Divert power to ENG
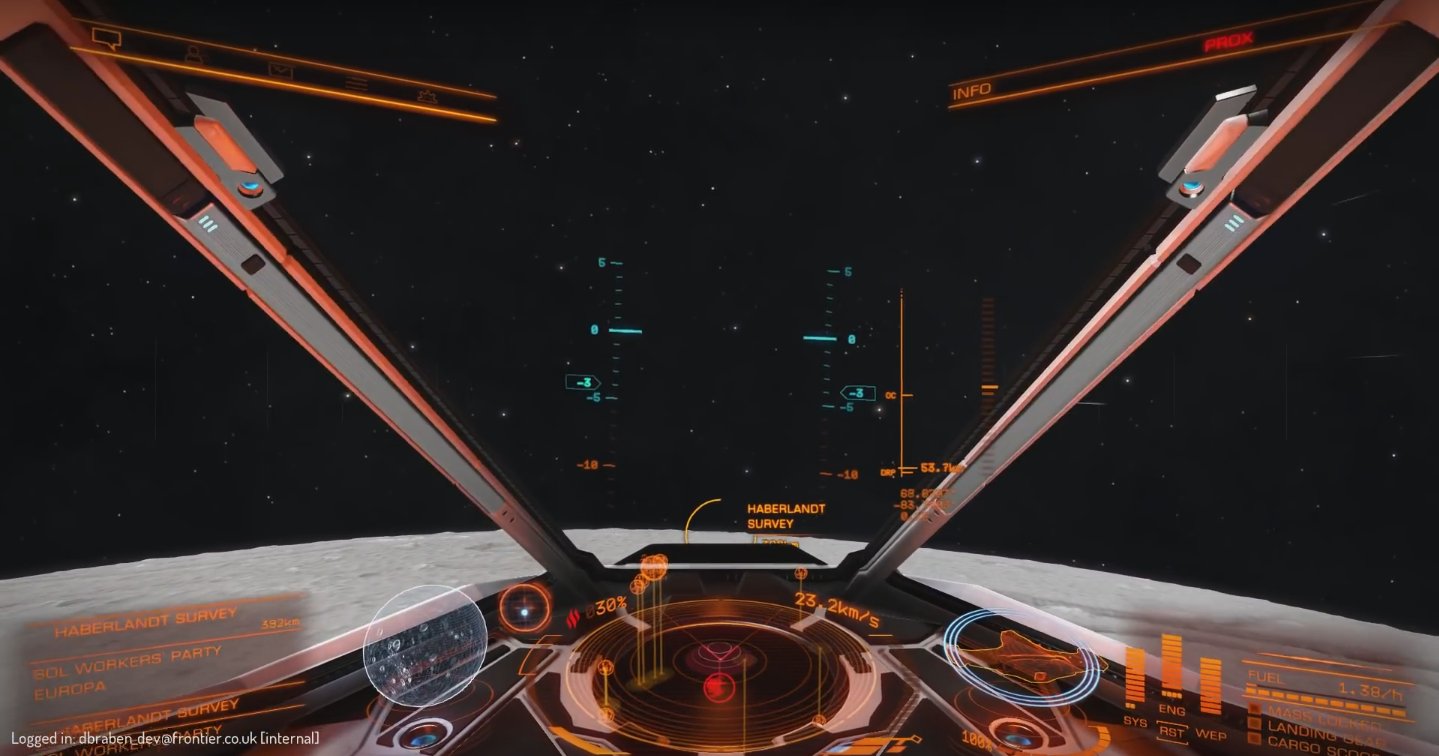The image size is (1439, 756). click(x=1172, y=710)
